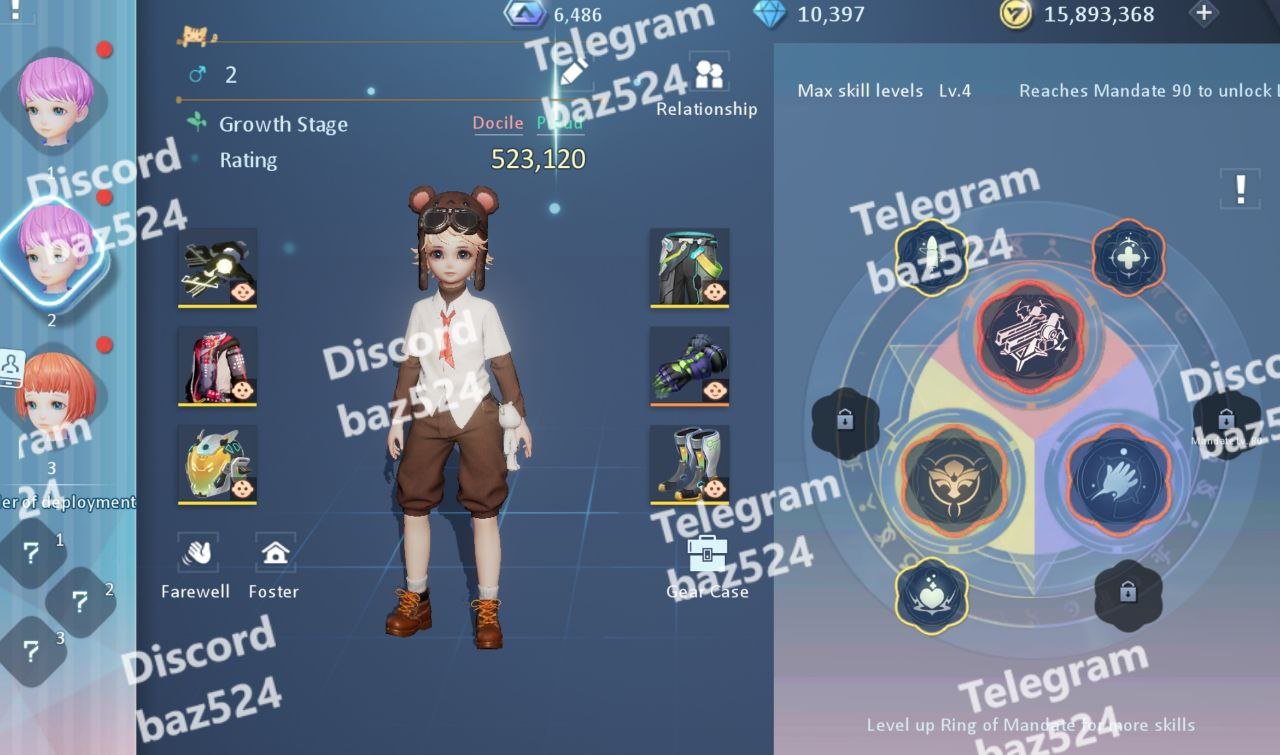Screen dimensions: 1280x755
Task: Select the heart lotus skill node
Action: pyautogui.click(x=931, y=595)
